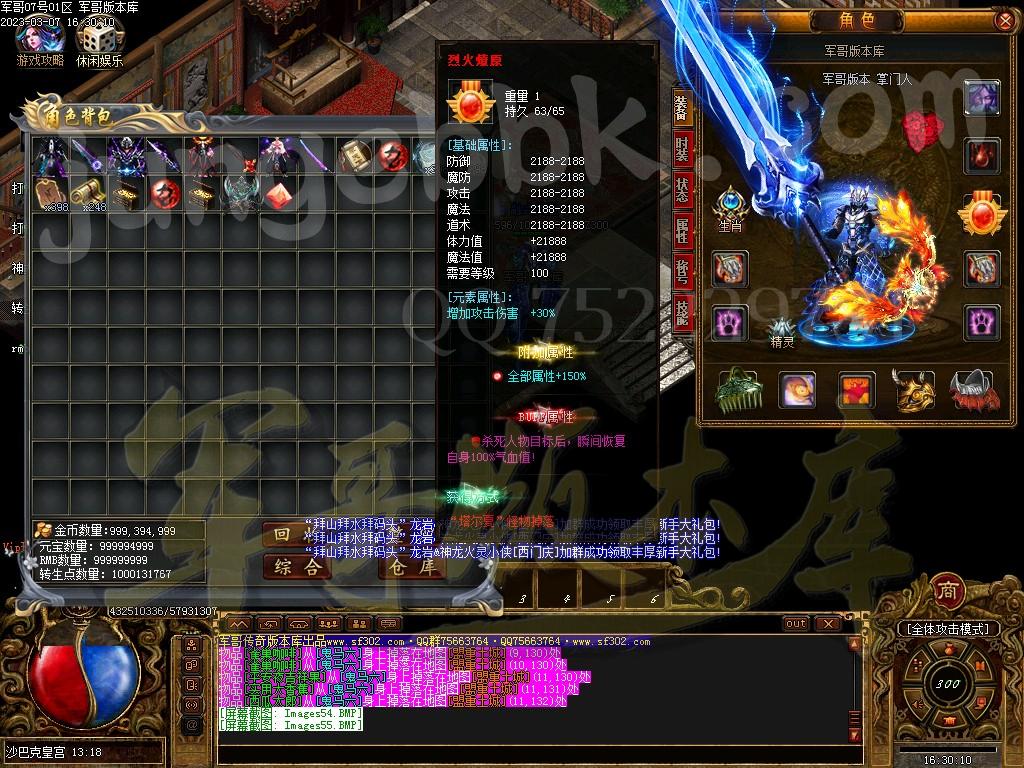Image resolution: width=1024 pixels, height=768 pixels.
Task: Show the 属性 attributes tab
Action: pos(682,230)
